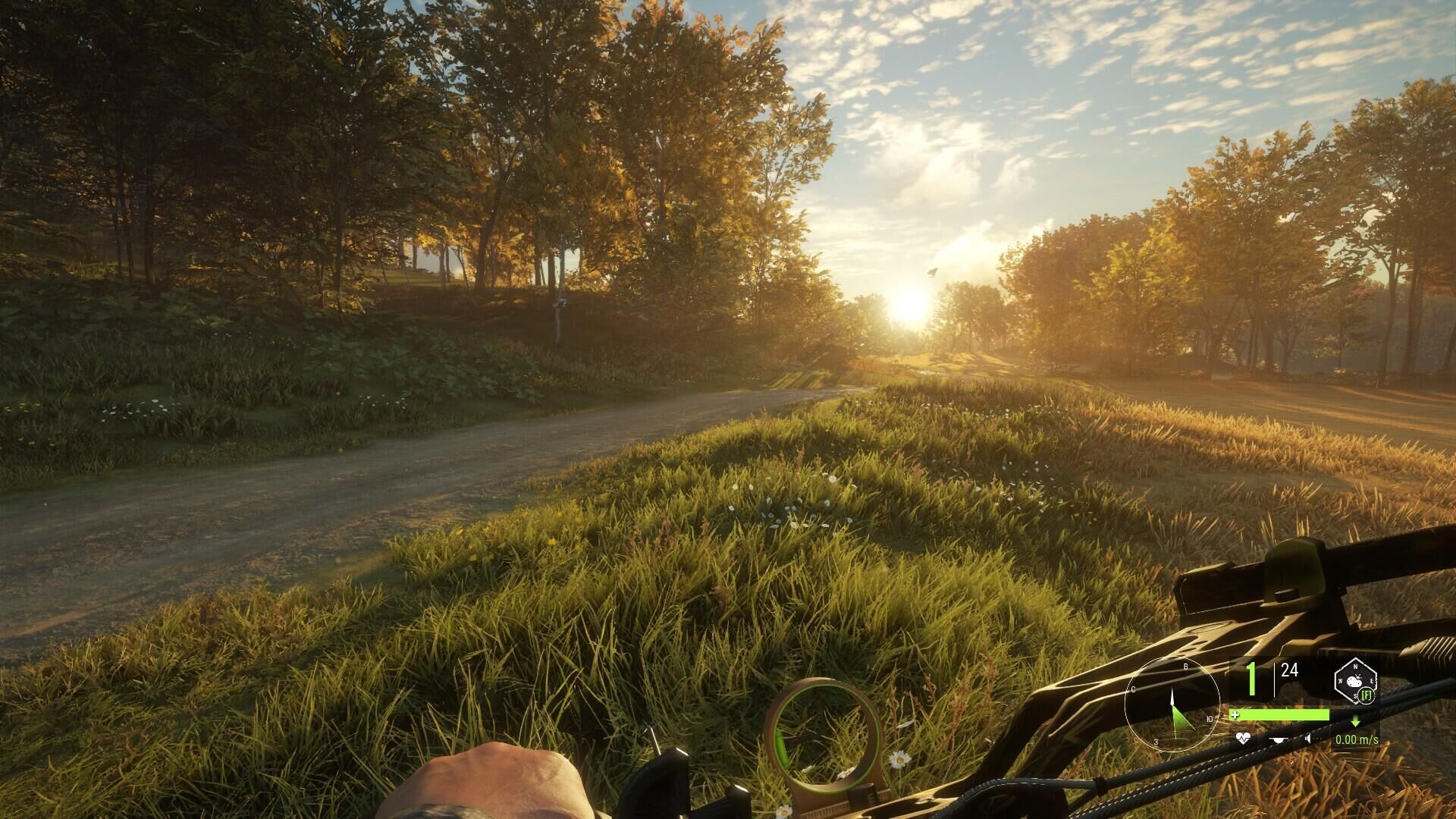Click the visibility indicator icon
The height and width of the screenshot is (819, 1456).
coord(1279,739)
